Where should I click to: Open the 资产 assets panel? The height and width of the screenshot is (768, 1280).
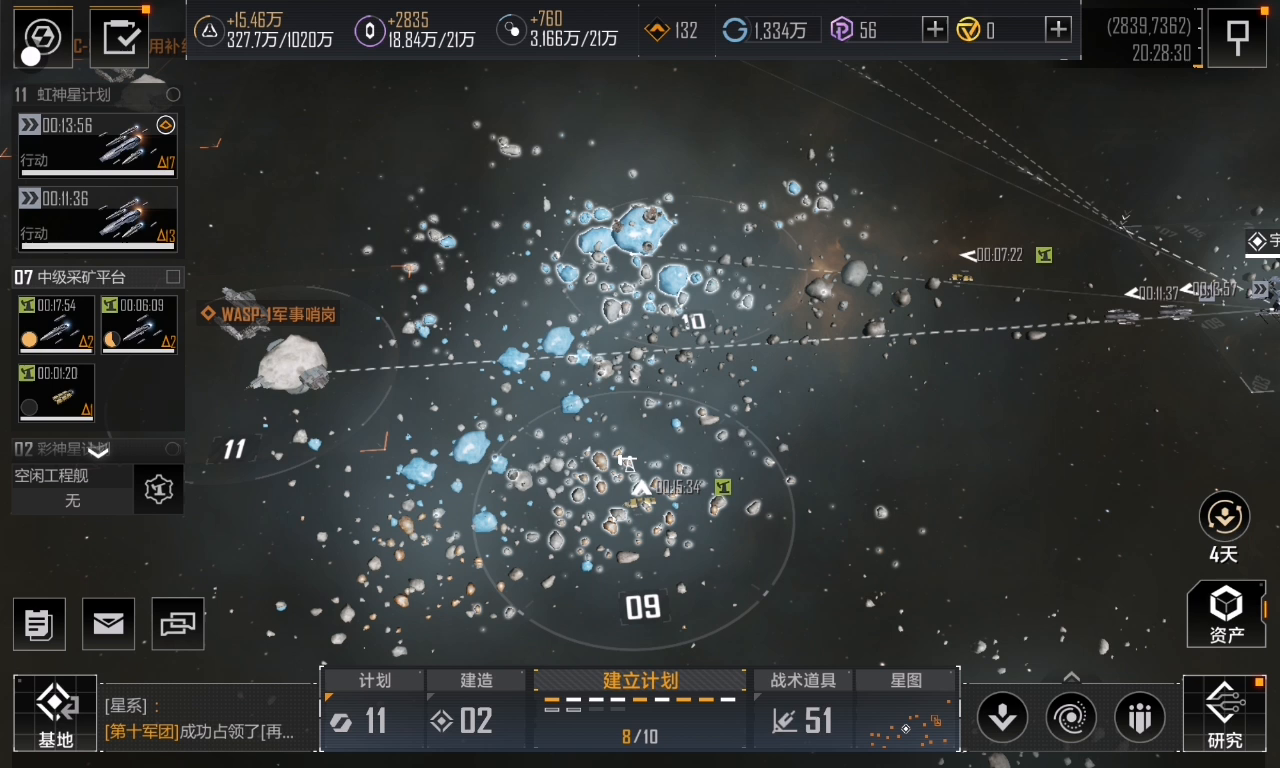1226,614
